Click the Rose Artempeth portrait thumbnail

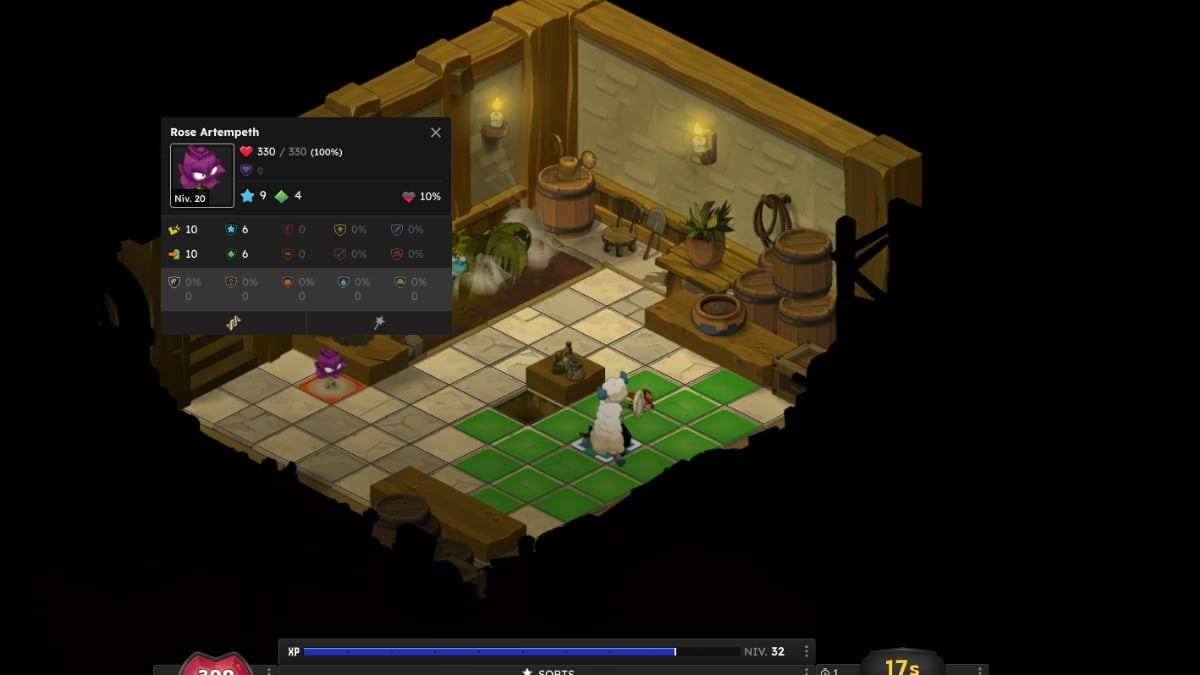tap(202, 175)
